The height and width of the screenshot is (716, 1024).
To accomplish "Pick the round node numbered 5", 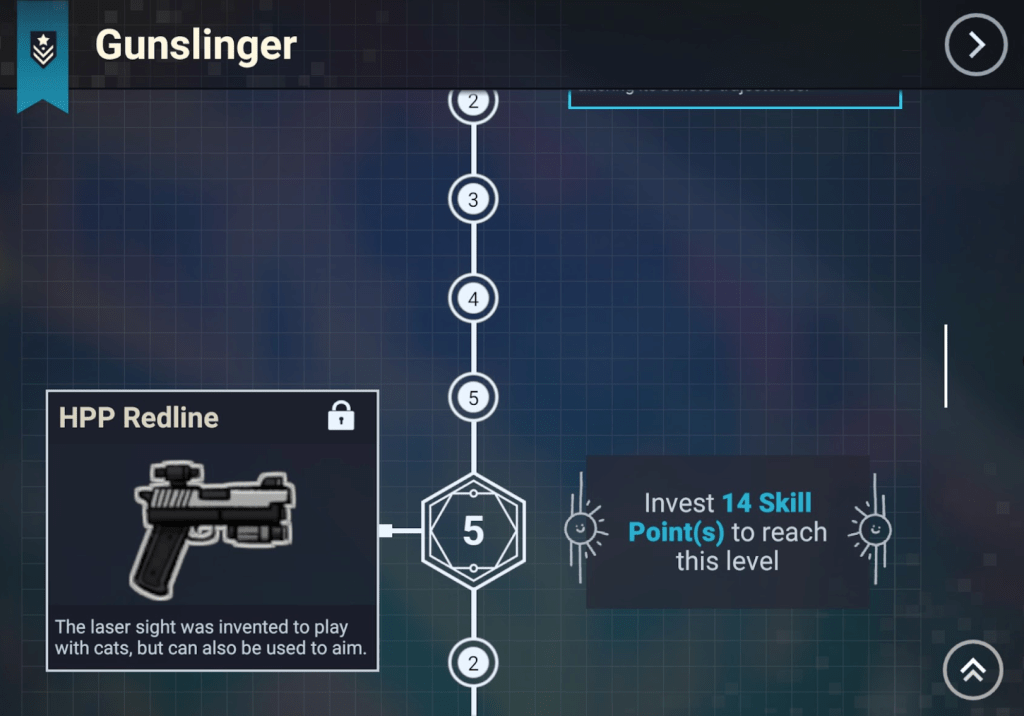I will [x=473, y=398].
